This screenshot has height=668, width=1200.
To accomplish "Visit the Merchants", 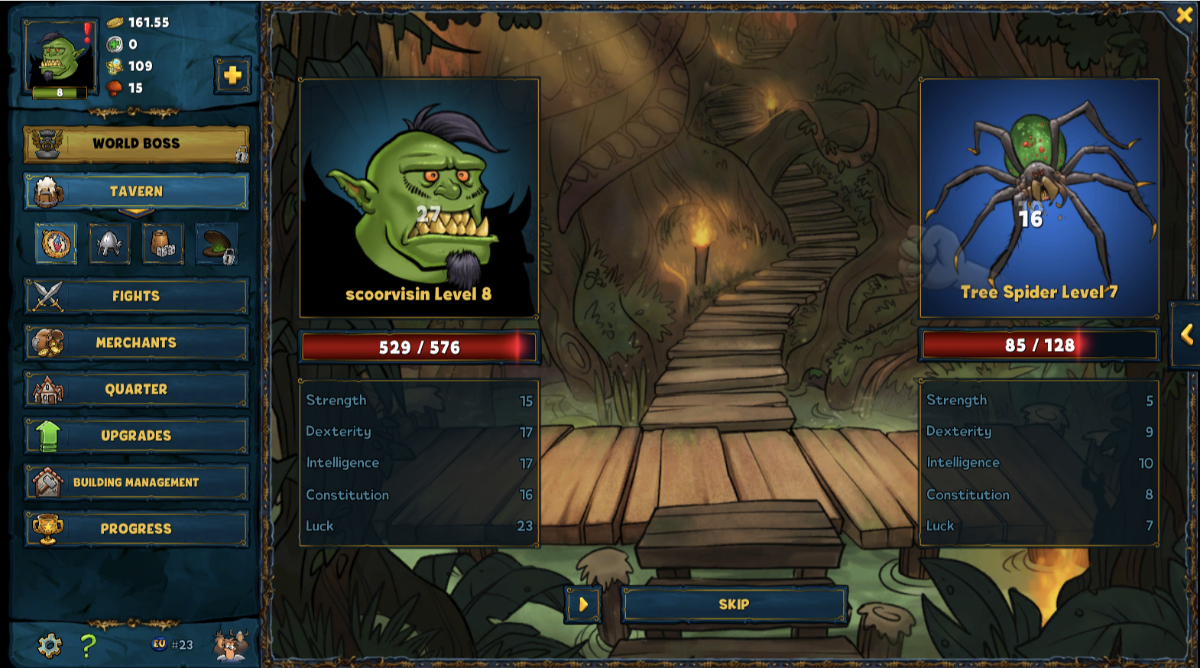I will [x=136, y=343].
